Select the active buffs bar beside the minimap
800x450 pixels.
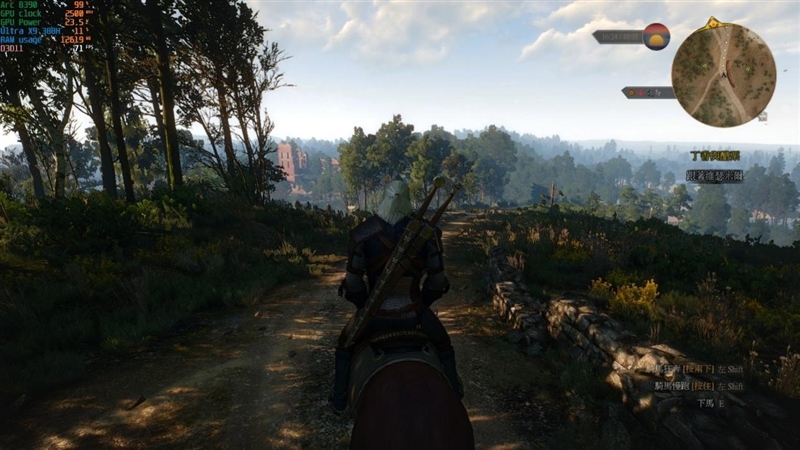pos(646,92)
